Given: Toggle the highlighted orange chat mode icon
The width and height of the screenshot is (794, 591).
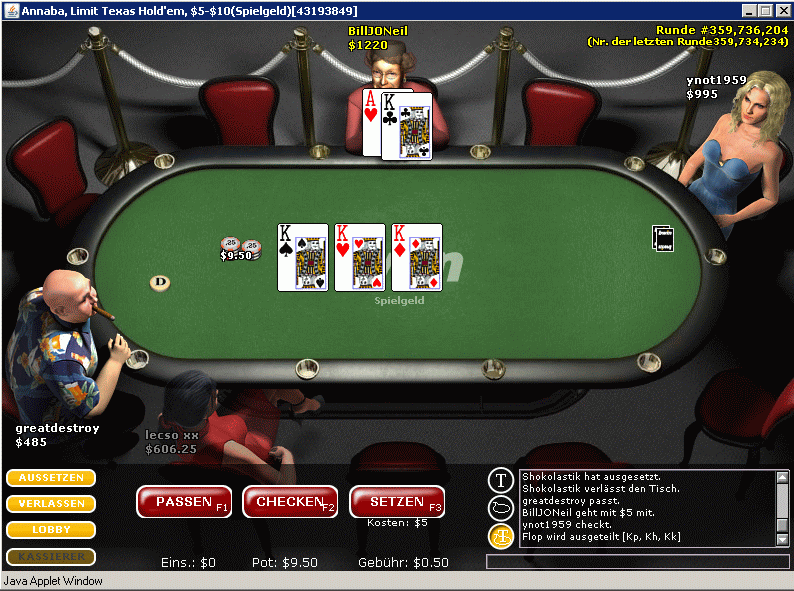Looking at the screenshot, I should [x=501, y=536].
